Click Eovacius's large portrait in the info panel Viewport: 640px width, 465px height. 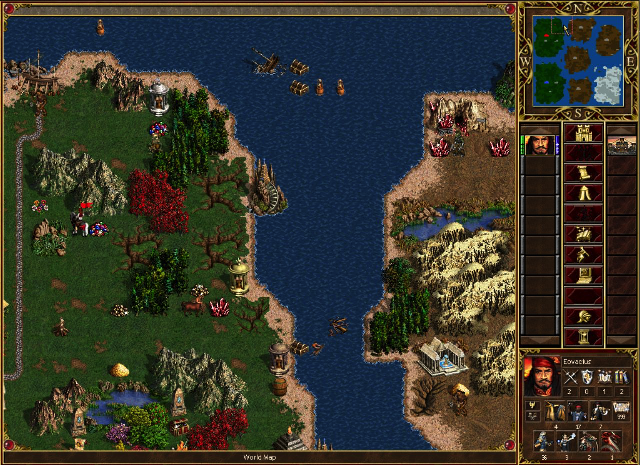(x=541, y=376)
